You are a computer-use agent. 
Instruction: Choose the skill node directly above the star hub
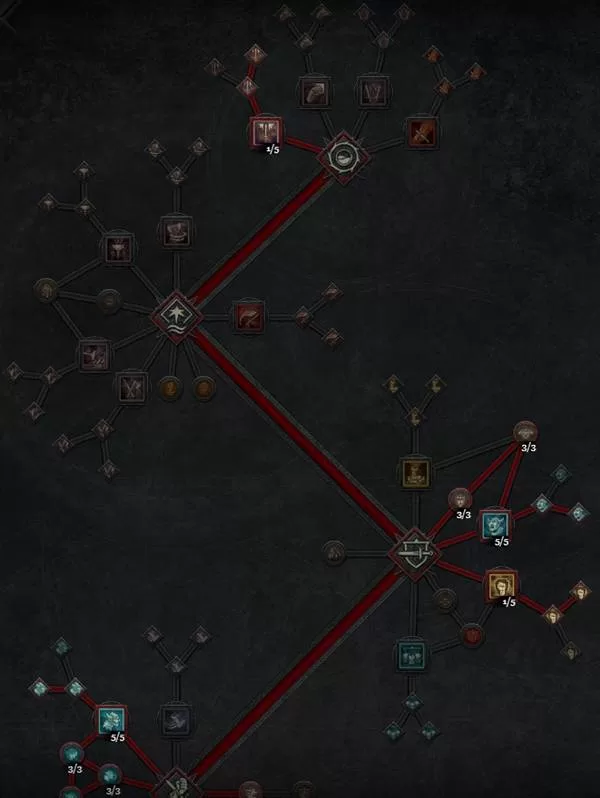[x=177, y=233]
